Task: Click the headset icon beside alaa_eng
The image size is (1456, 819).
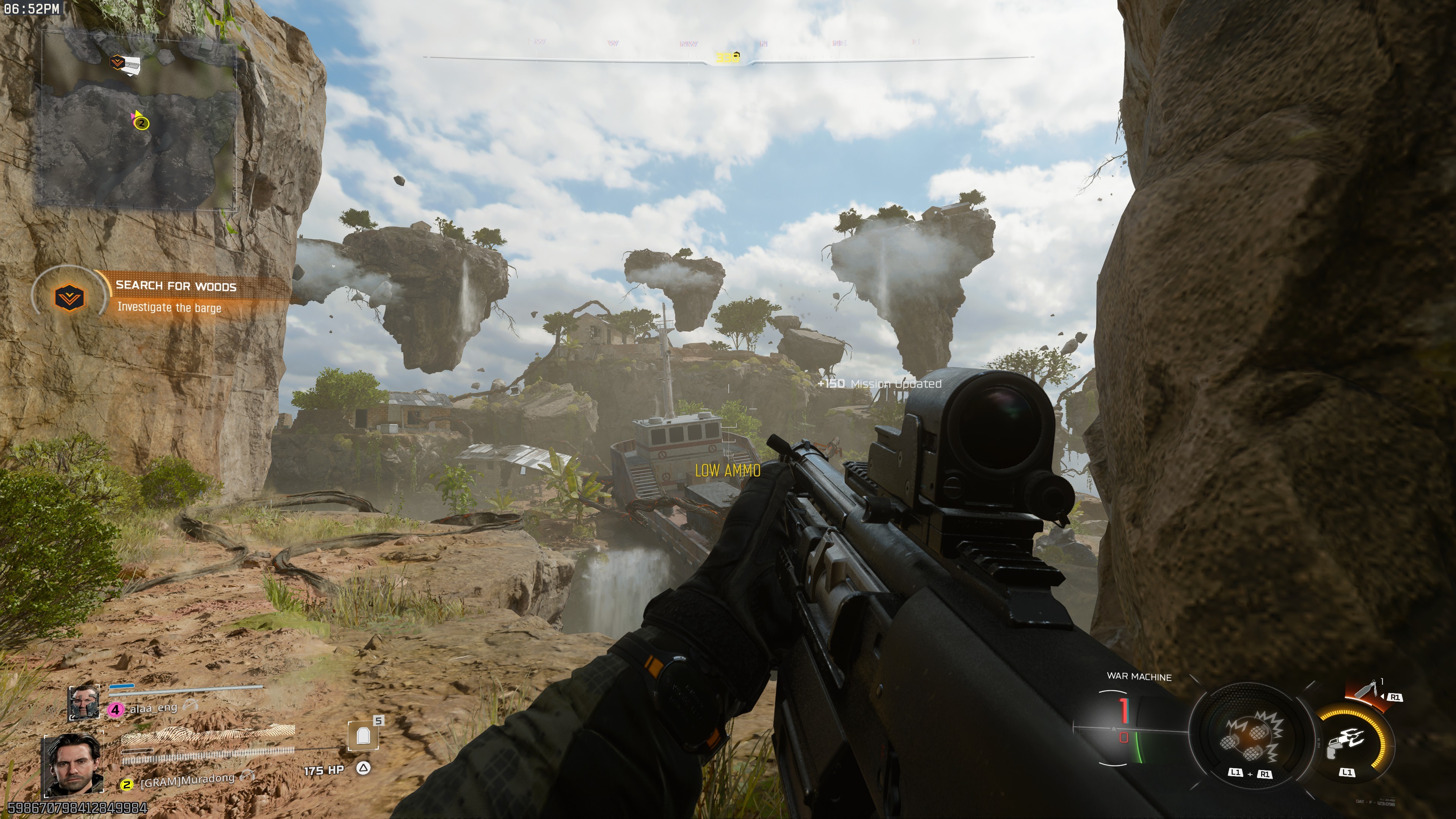Action: pos(191,705)
